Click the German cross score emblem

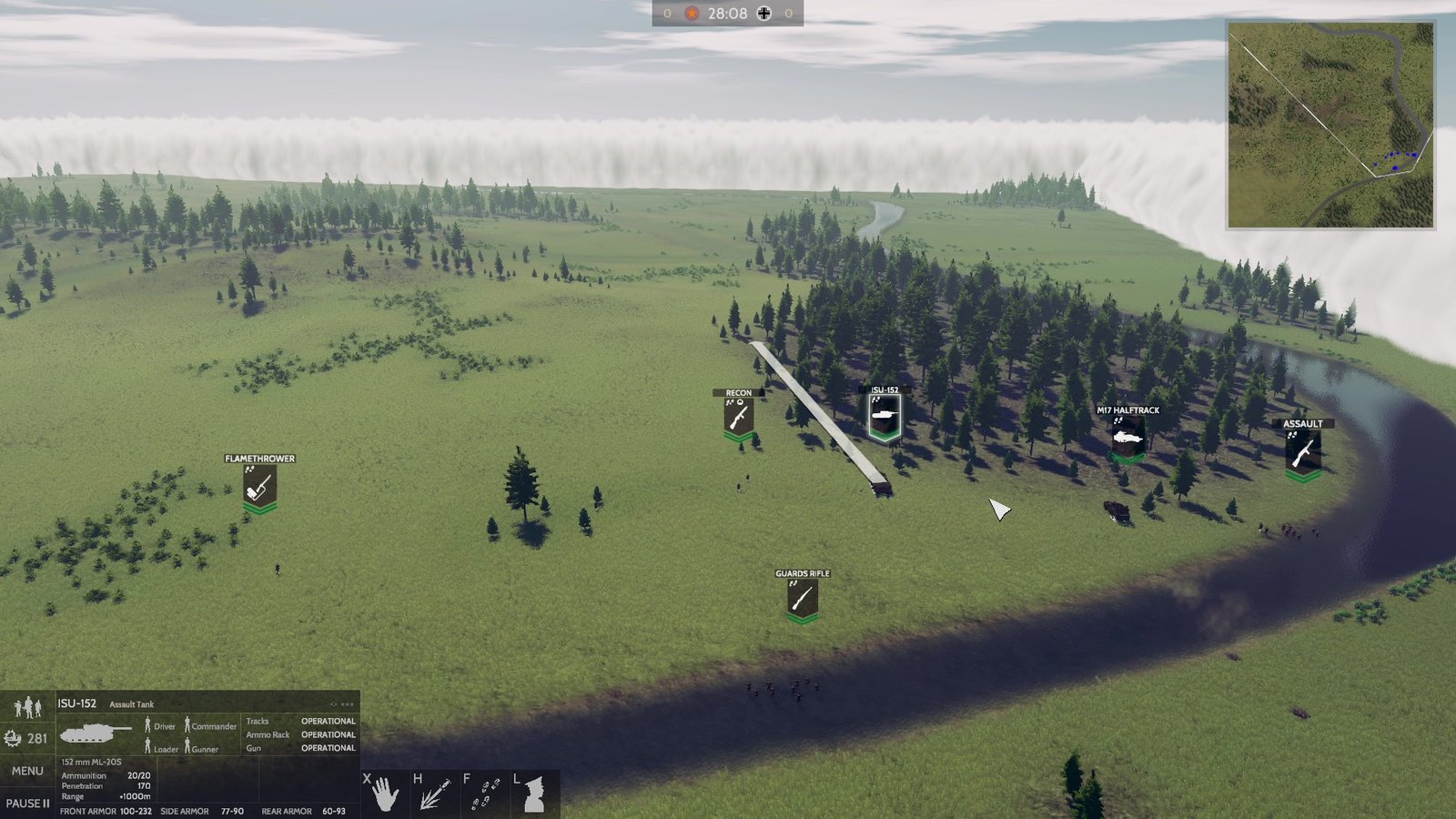click(x=764, y=13)
